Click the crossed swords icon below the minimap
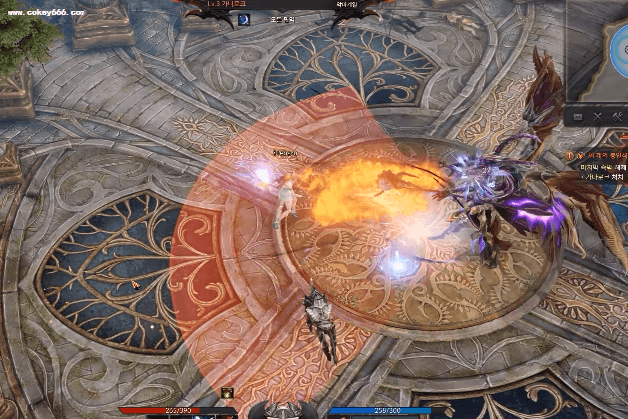This screenshot has width=628, height=419. [599, 117]
